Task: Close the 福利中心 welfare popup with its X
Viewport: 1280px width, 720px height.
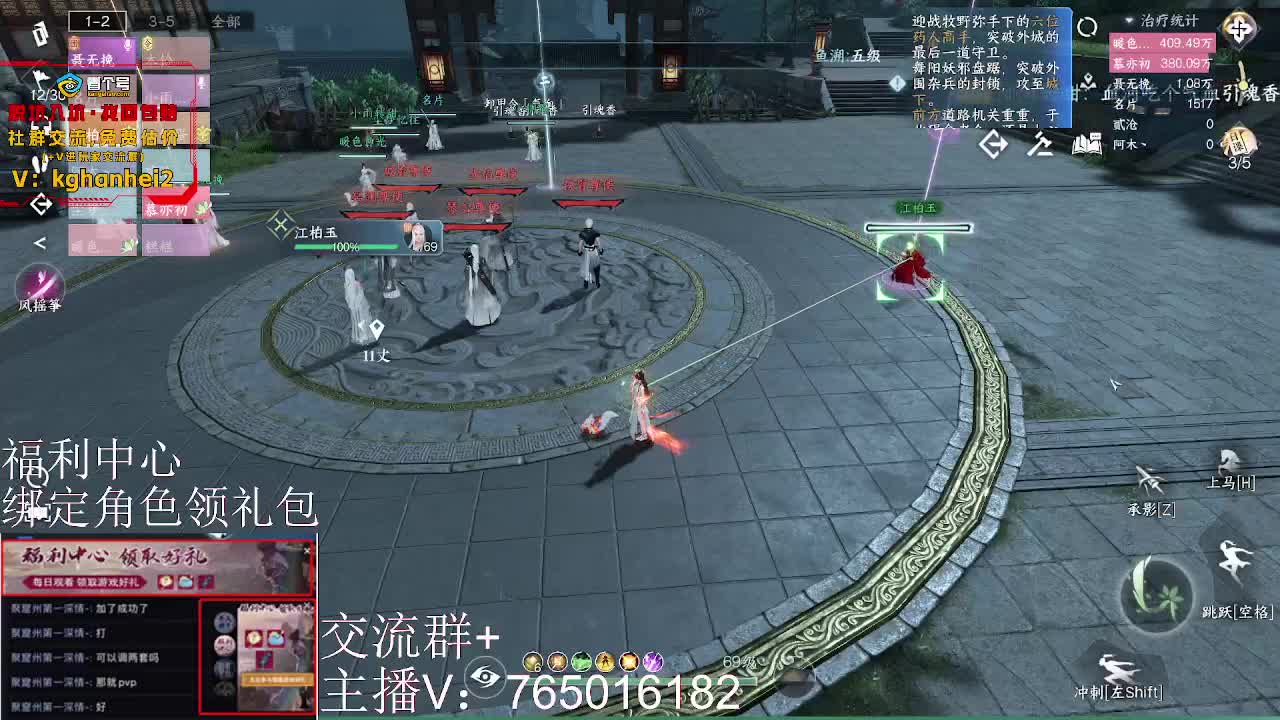Action: coord(307,551)
